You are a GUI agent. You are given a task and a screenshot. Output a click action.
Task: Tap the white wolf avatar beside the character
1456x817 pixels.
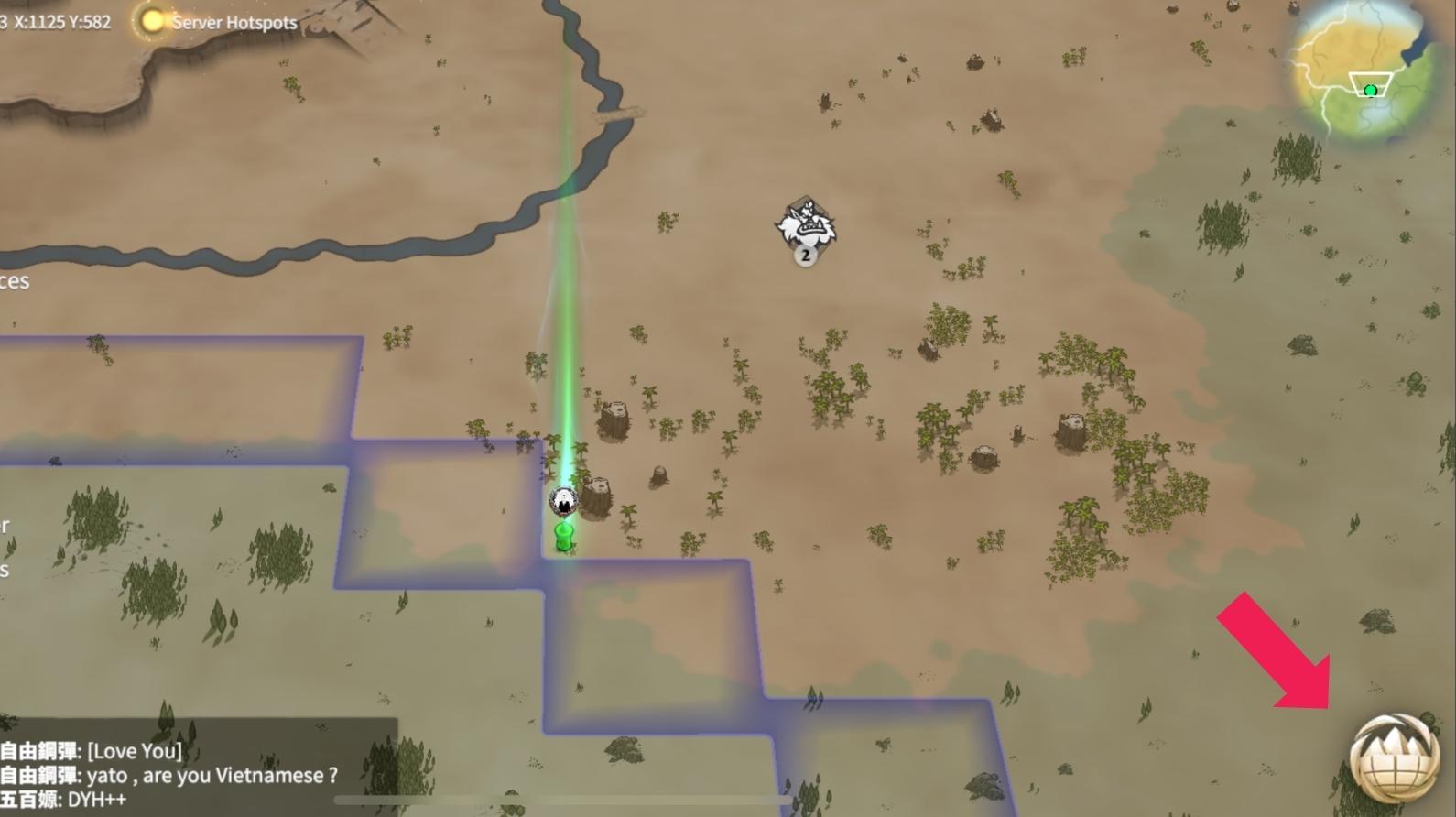point(563,499)
